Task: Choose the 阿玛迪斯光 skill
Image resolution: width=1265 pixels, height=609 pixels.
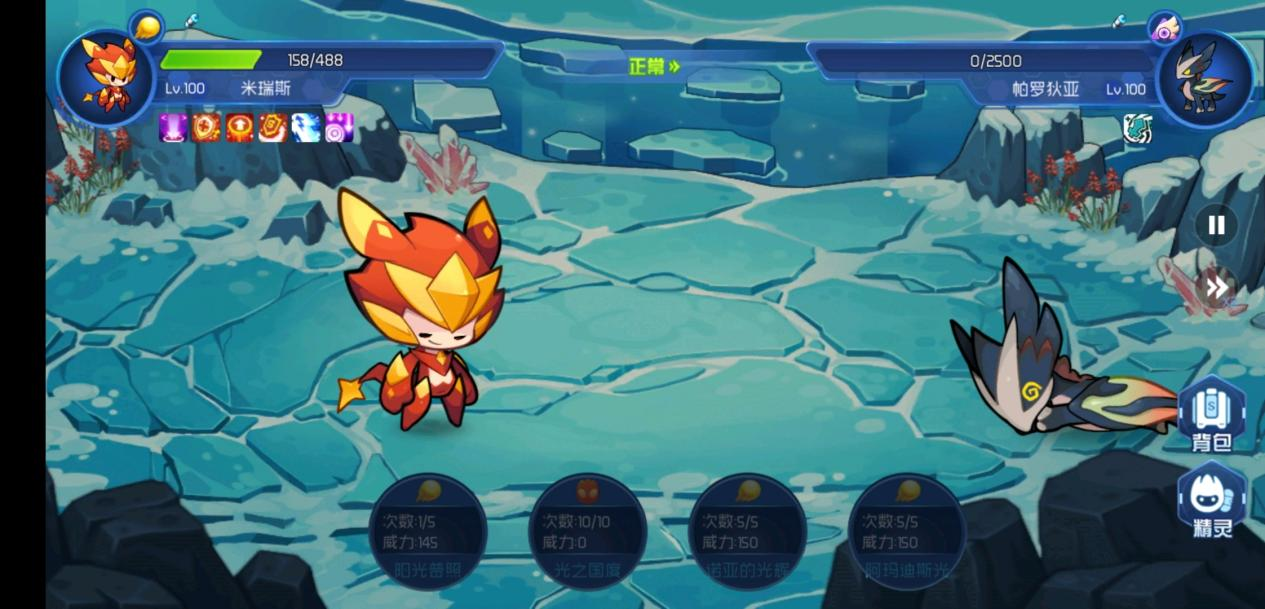Action: point(906,531)
